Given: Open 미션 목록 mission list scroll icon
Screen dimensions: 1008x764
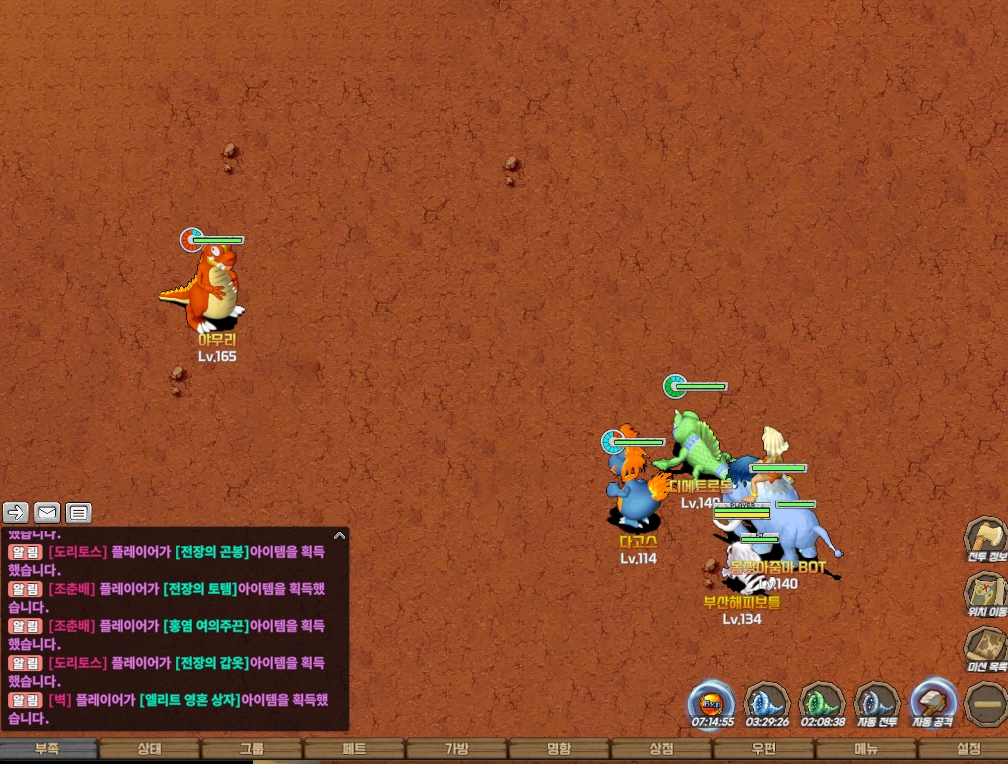Looking at the screenshot, I should click(986, 647).
